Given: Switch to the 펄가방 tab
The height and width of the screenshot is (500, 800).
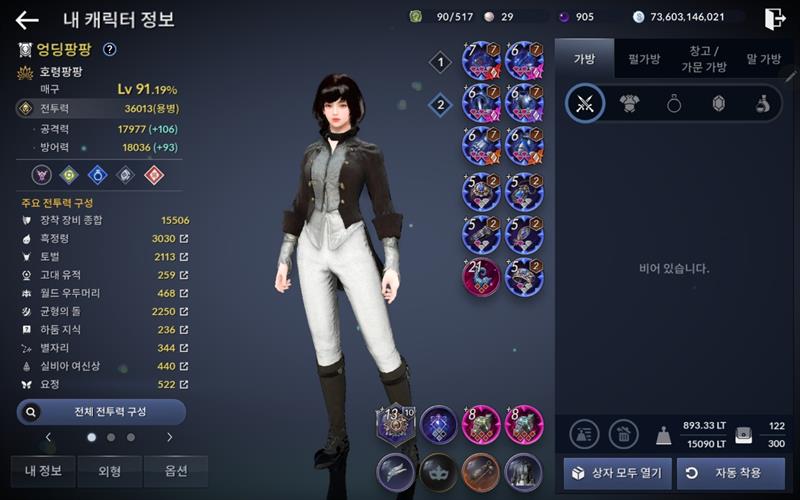Looking at the screenshot, I should pyautogui.click(x=644, y=59).
